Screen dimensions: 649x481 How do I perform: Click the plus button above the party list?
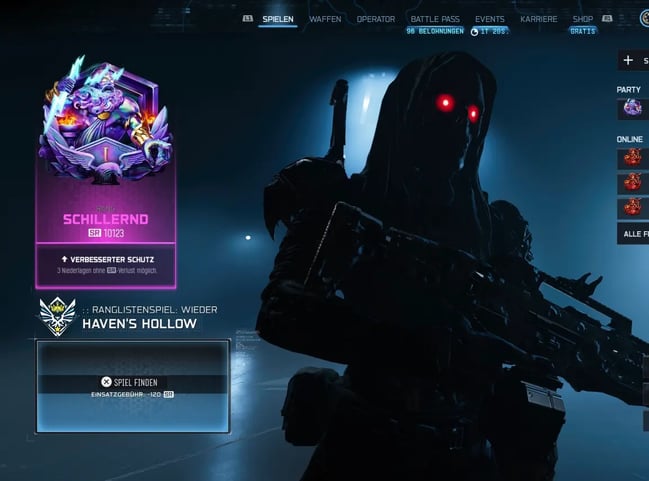pyautogui.click(x=629, y=60)
